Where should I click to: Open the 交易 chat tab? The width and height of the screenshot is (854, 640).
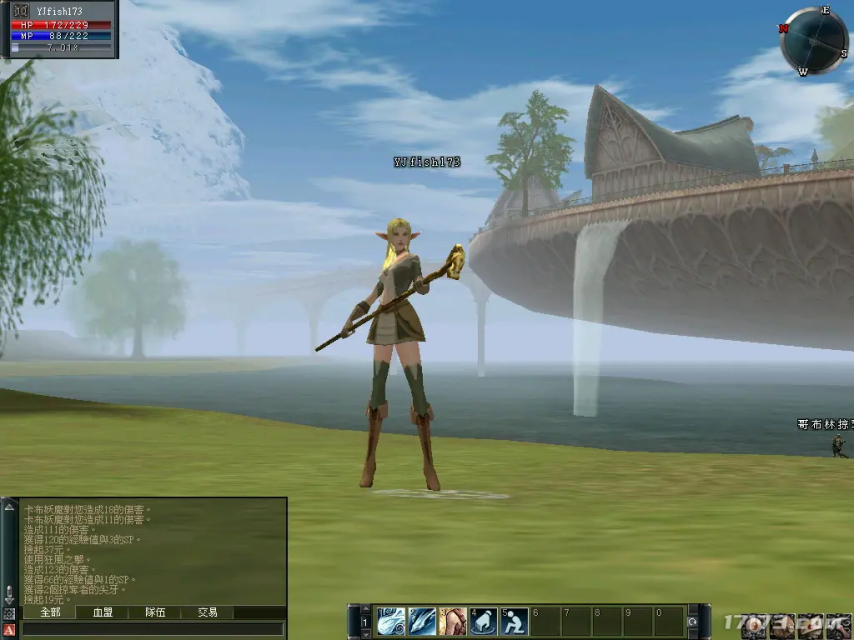coord(207,612)
